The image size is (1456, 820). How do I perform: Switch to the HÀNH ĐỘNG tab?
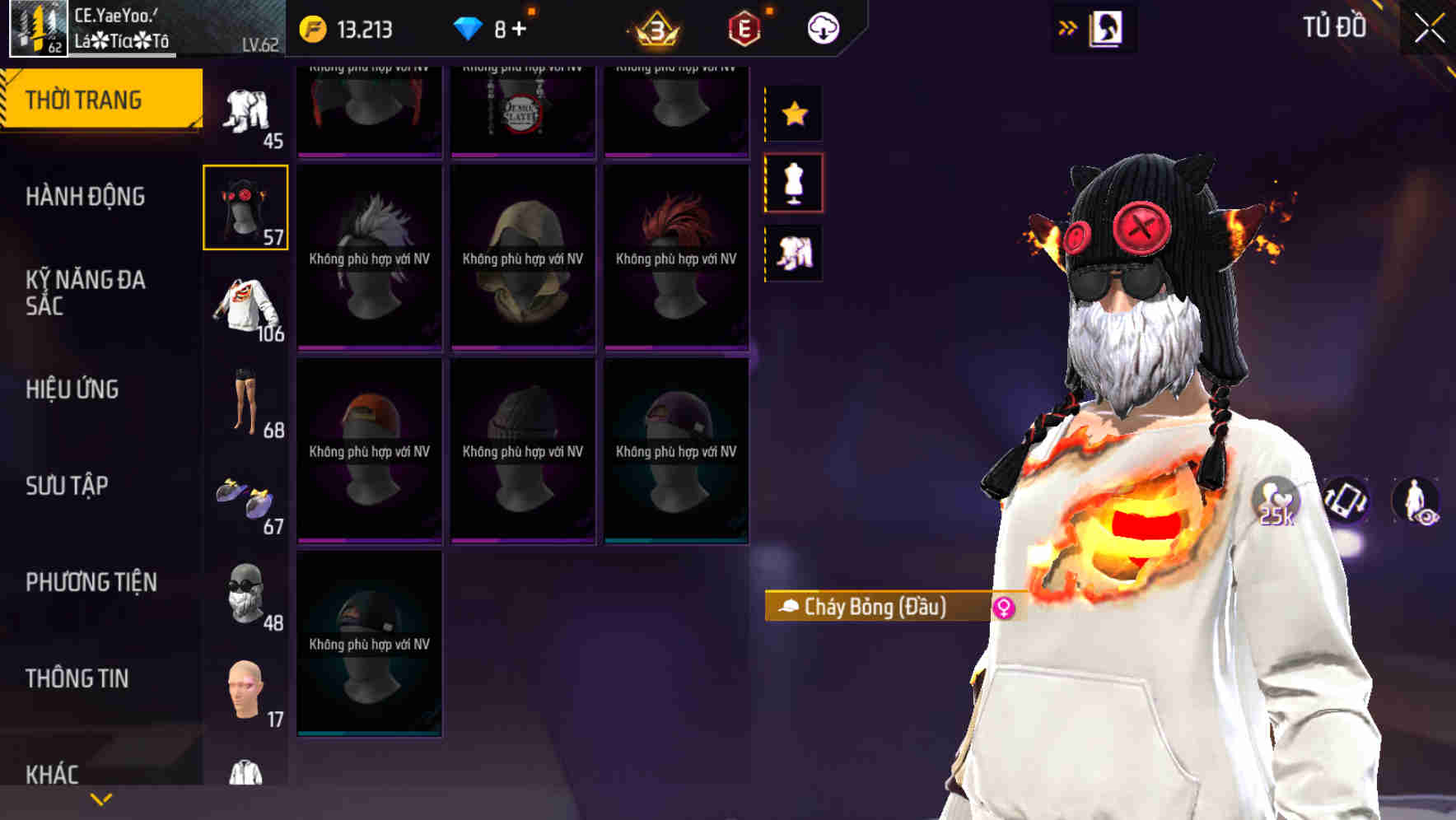click(x=85, y=197)
